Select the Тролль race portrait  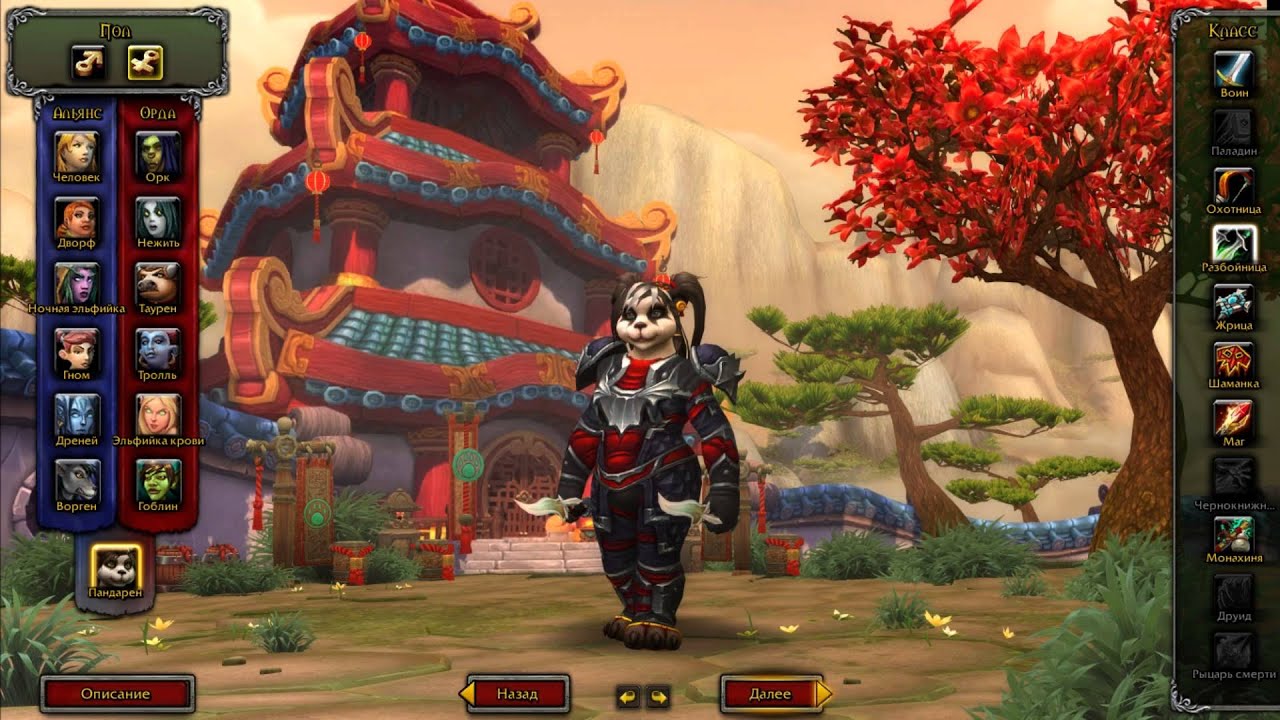click(x=158, y=349)
